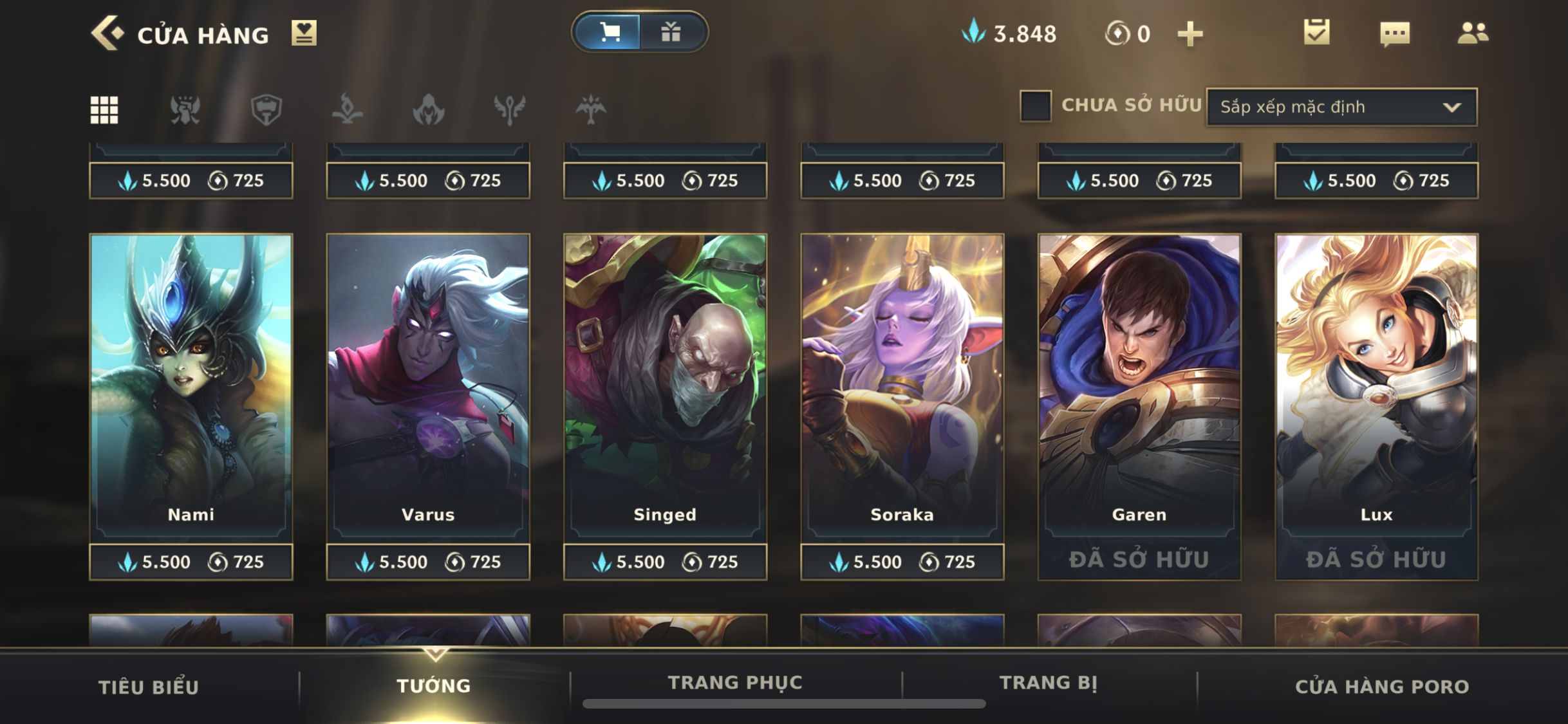This screenshot has height=724, width=1568.
Task: Tick the Chưa Sở Hữu checkbox
Action: coord(1036,106)
